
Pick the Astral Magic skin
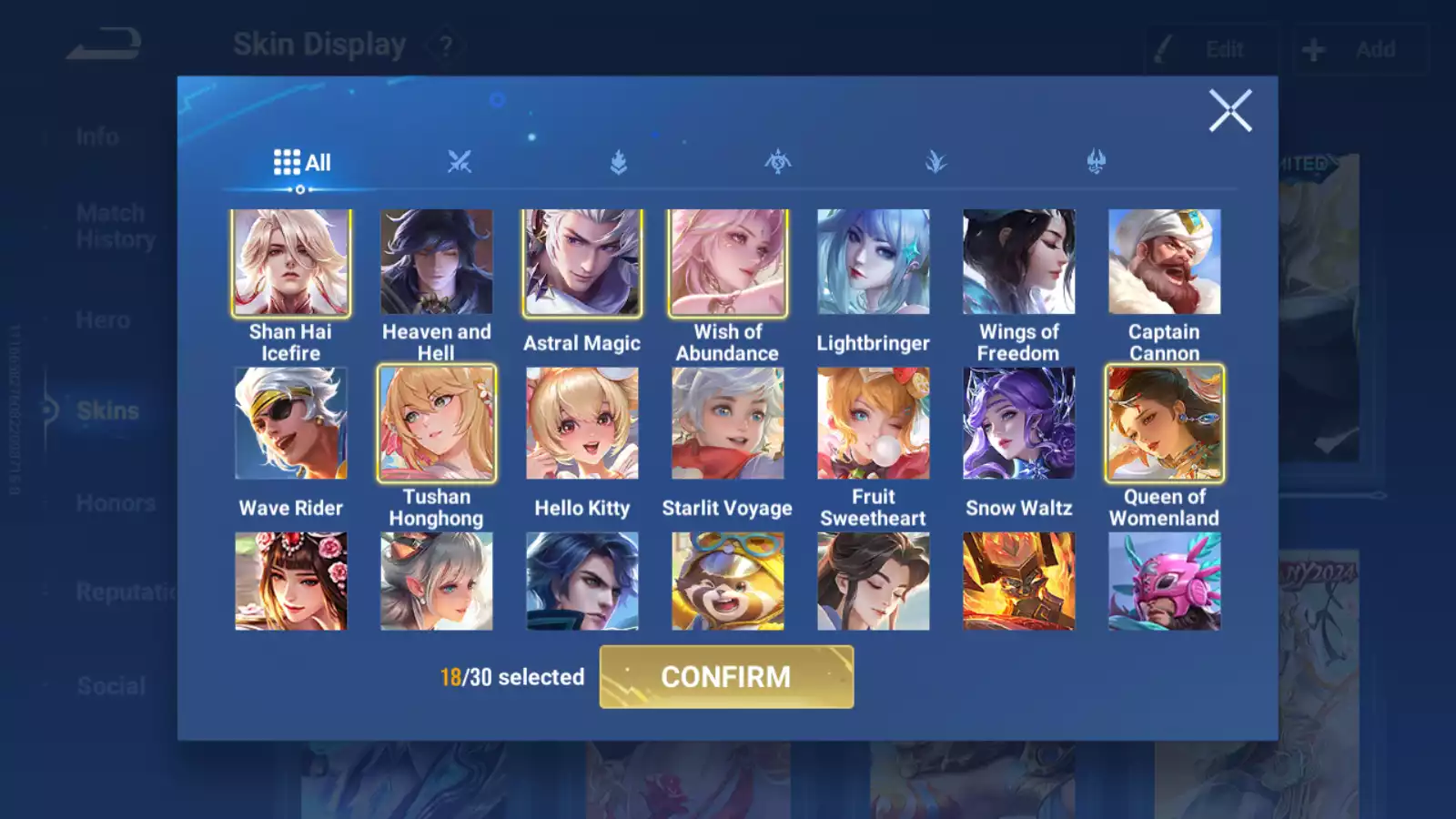[581, 262]
